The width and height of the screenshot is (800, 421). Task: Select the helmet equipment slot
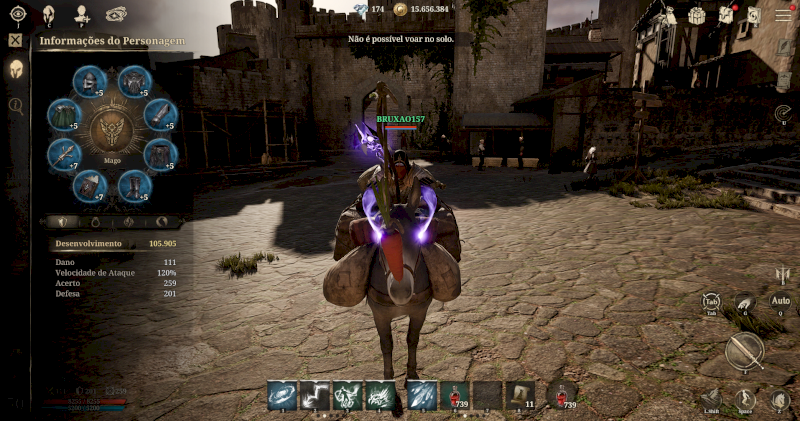point(89,82)
